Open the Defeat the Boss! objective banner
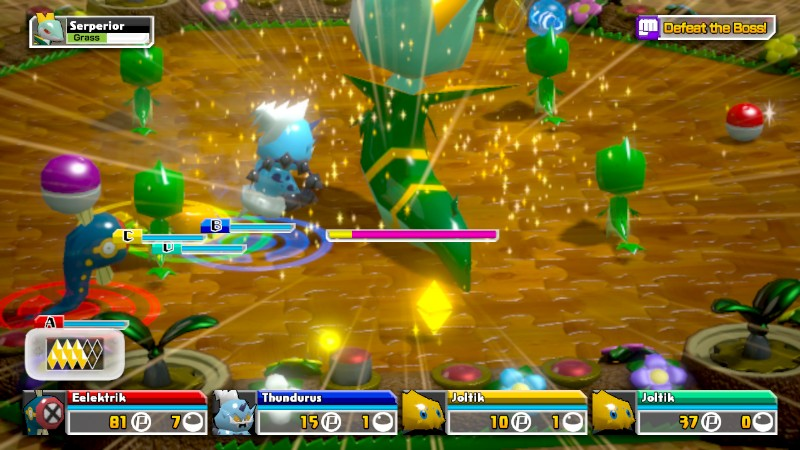This screenshot has height=450, width=800. [706, 27]
